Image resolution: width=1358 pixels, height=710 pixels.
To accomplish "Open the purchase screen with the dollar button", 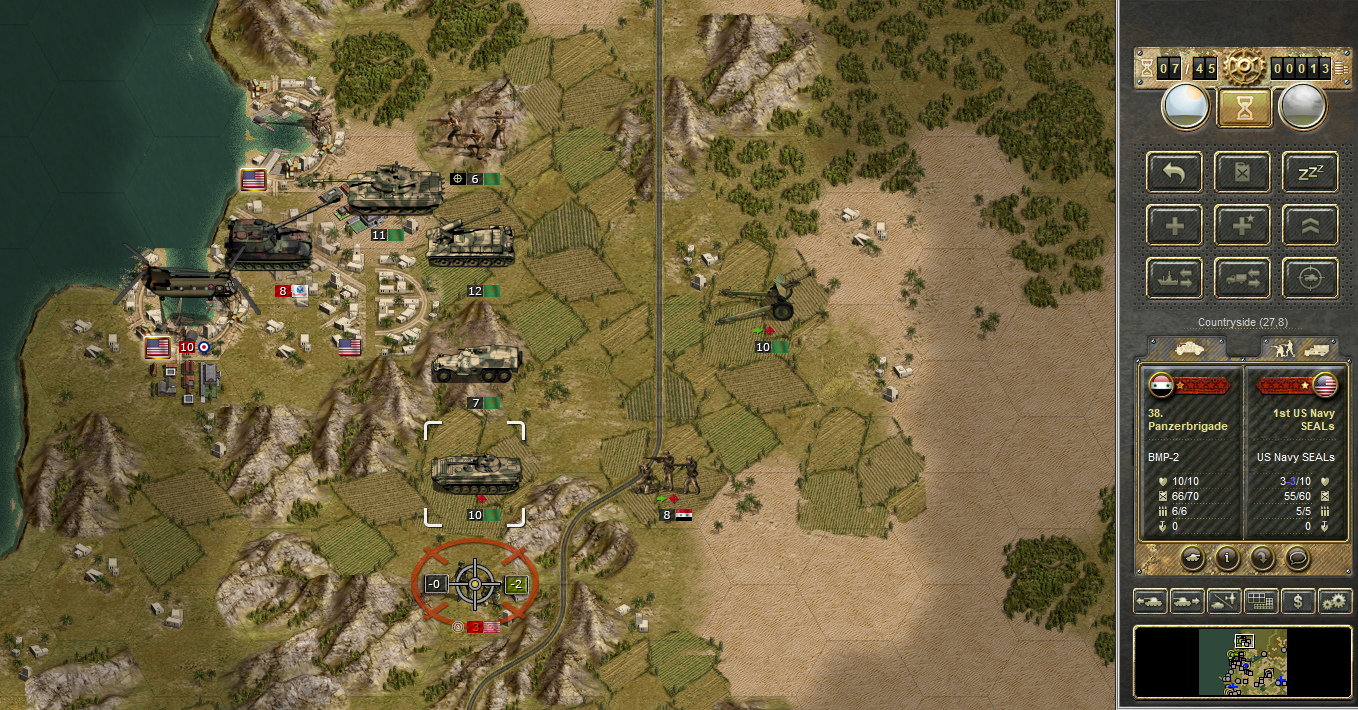I will pyautogui.click(x=1298, y=601).
